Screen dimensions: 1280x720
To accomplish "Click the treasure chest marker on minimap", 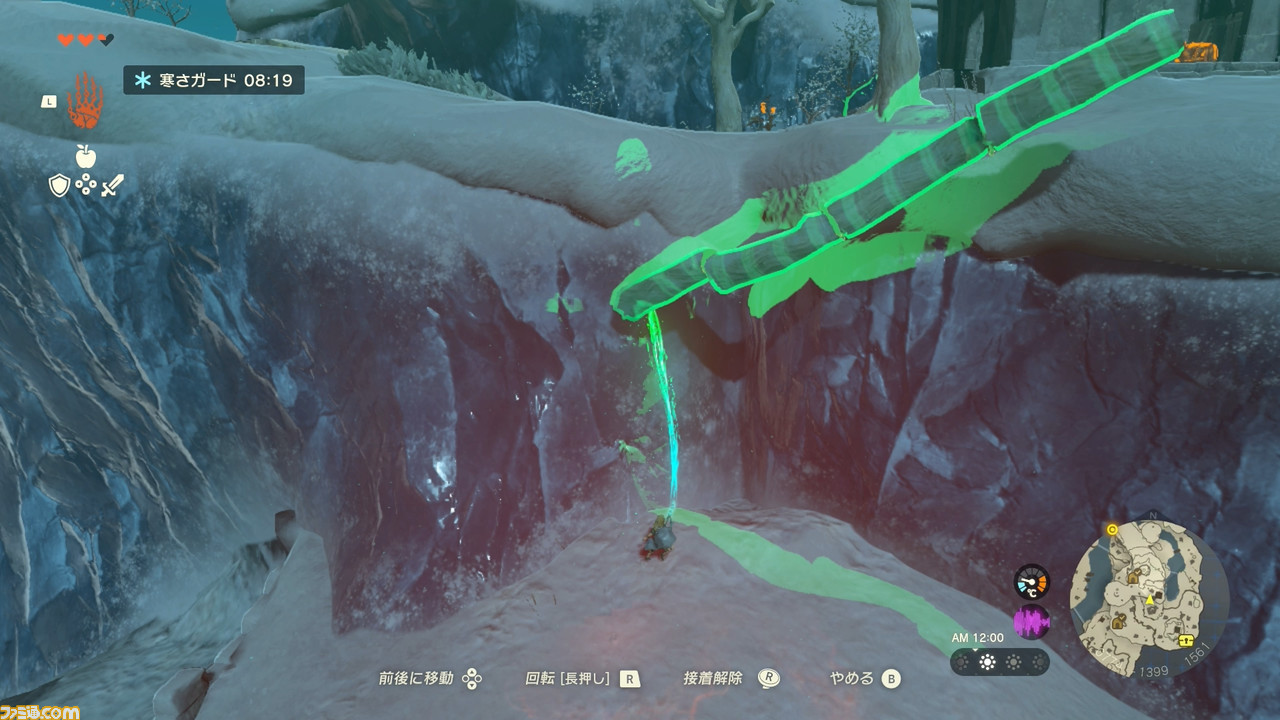I will [1187, 641].
